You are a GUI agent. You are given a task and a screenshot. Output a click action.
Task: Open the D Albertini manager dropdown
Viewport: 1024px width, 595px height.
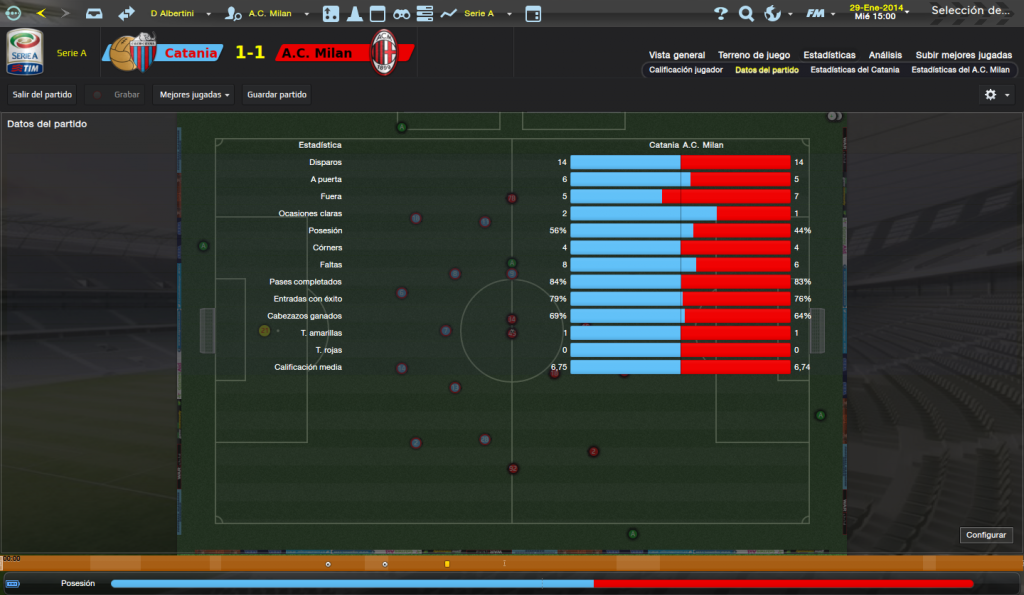pos(180,14)
